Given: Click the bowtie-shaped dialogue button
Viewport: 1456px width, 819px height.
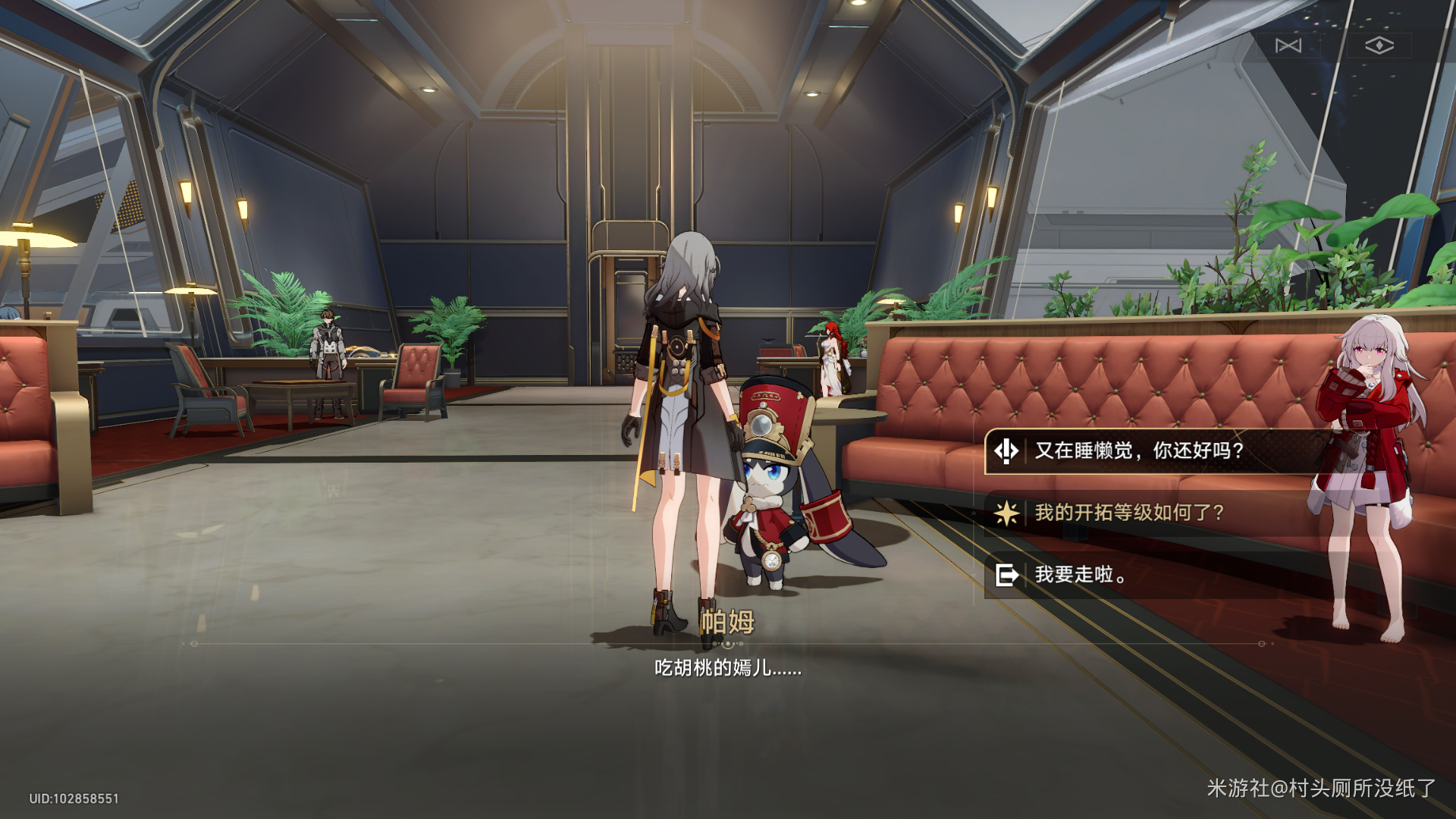Looking at the screenshot, I should pyautogui.click(x=1288, y=45).
